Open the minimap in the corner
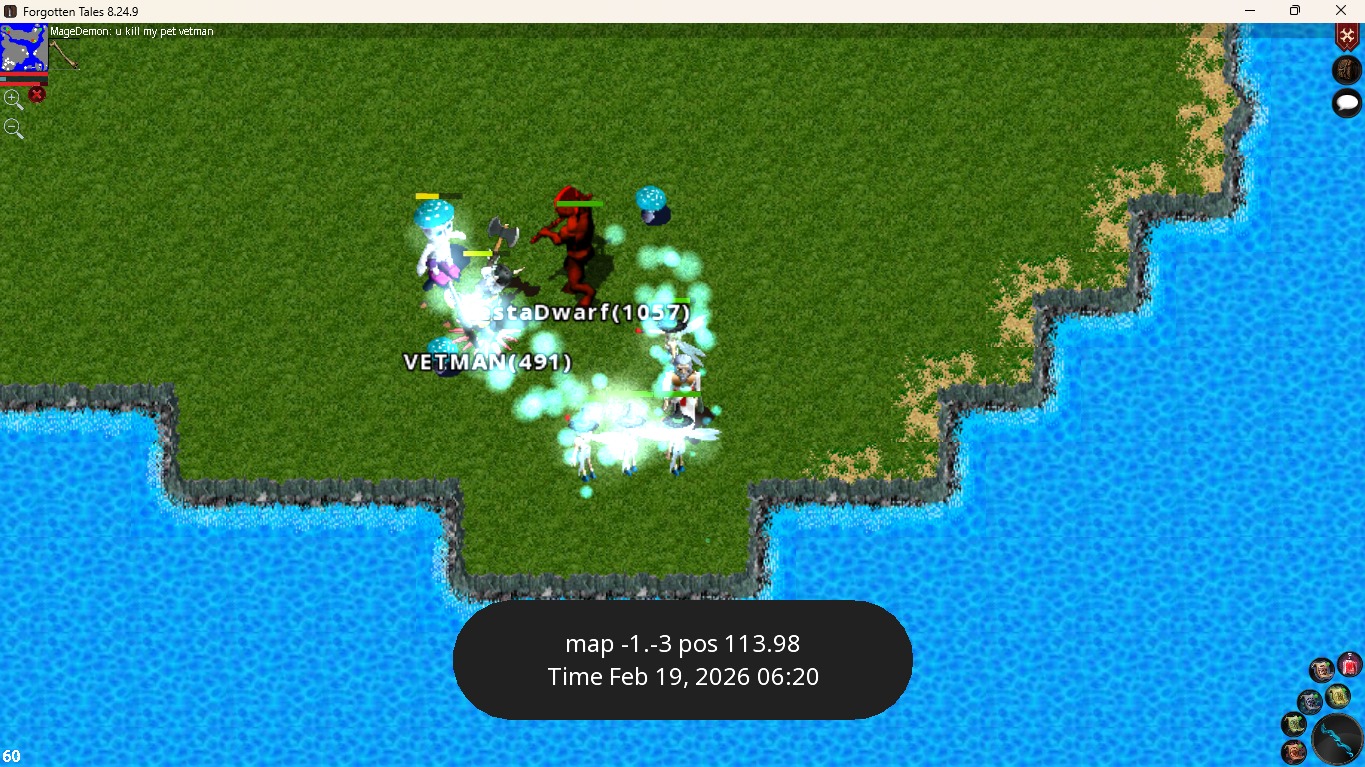 pos(24,48)
